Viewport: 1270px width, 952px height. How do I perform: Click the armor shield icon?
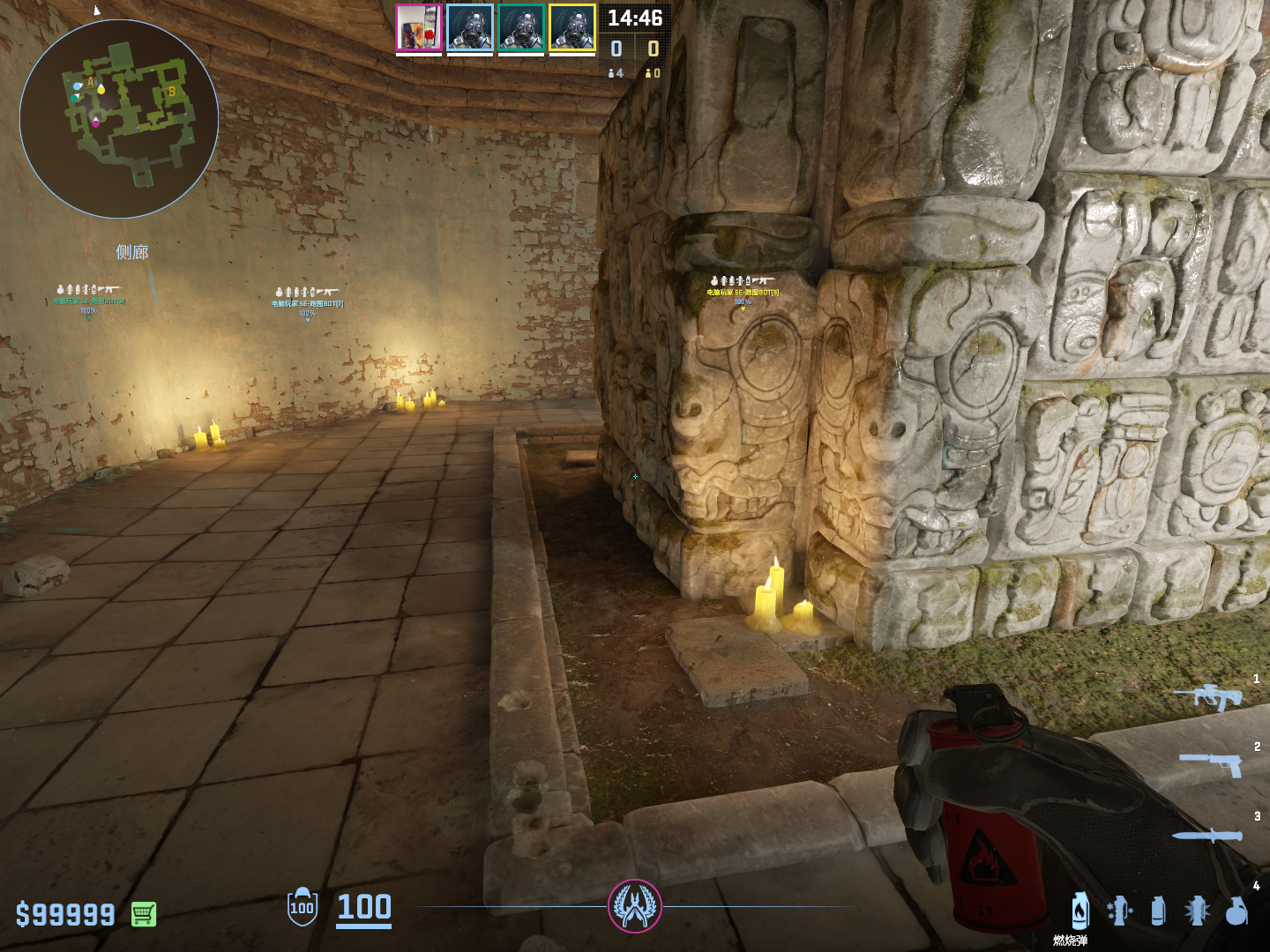pyautogui.click(x=303, y=907)
